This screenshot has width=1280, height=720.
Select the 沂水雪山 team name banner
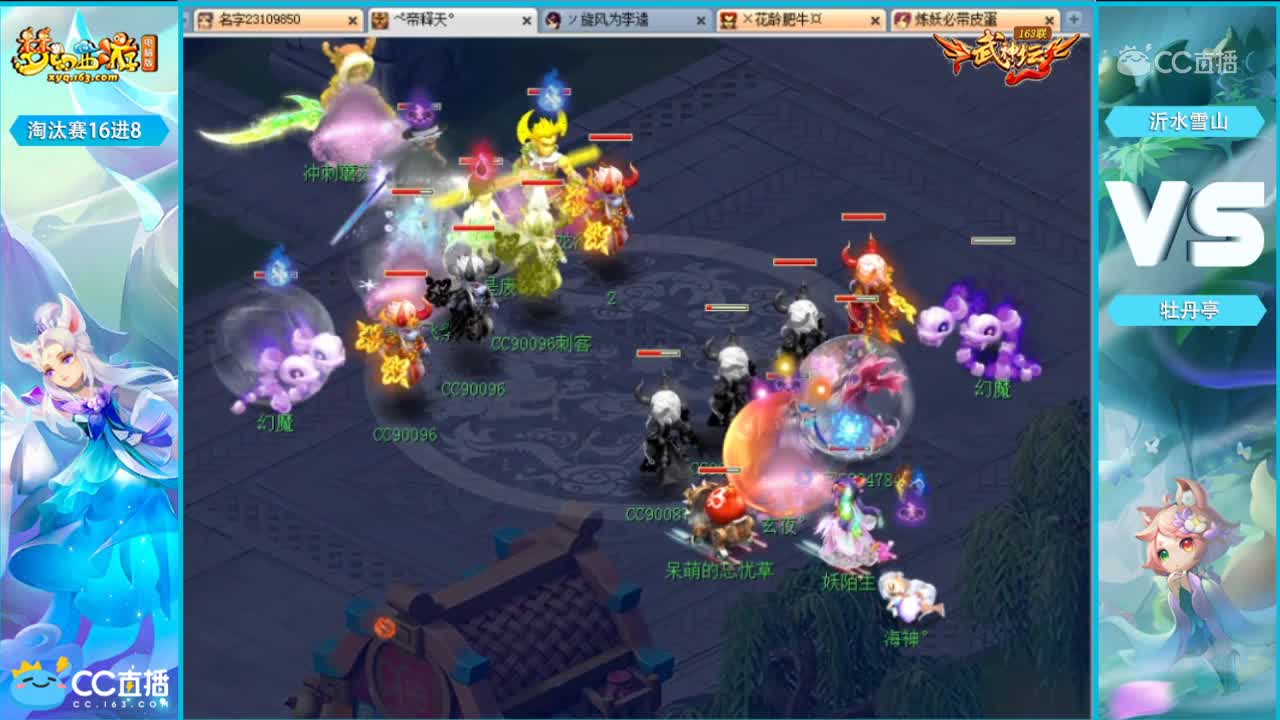pyautogui.click(x=1189, y=122)
